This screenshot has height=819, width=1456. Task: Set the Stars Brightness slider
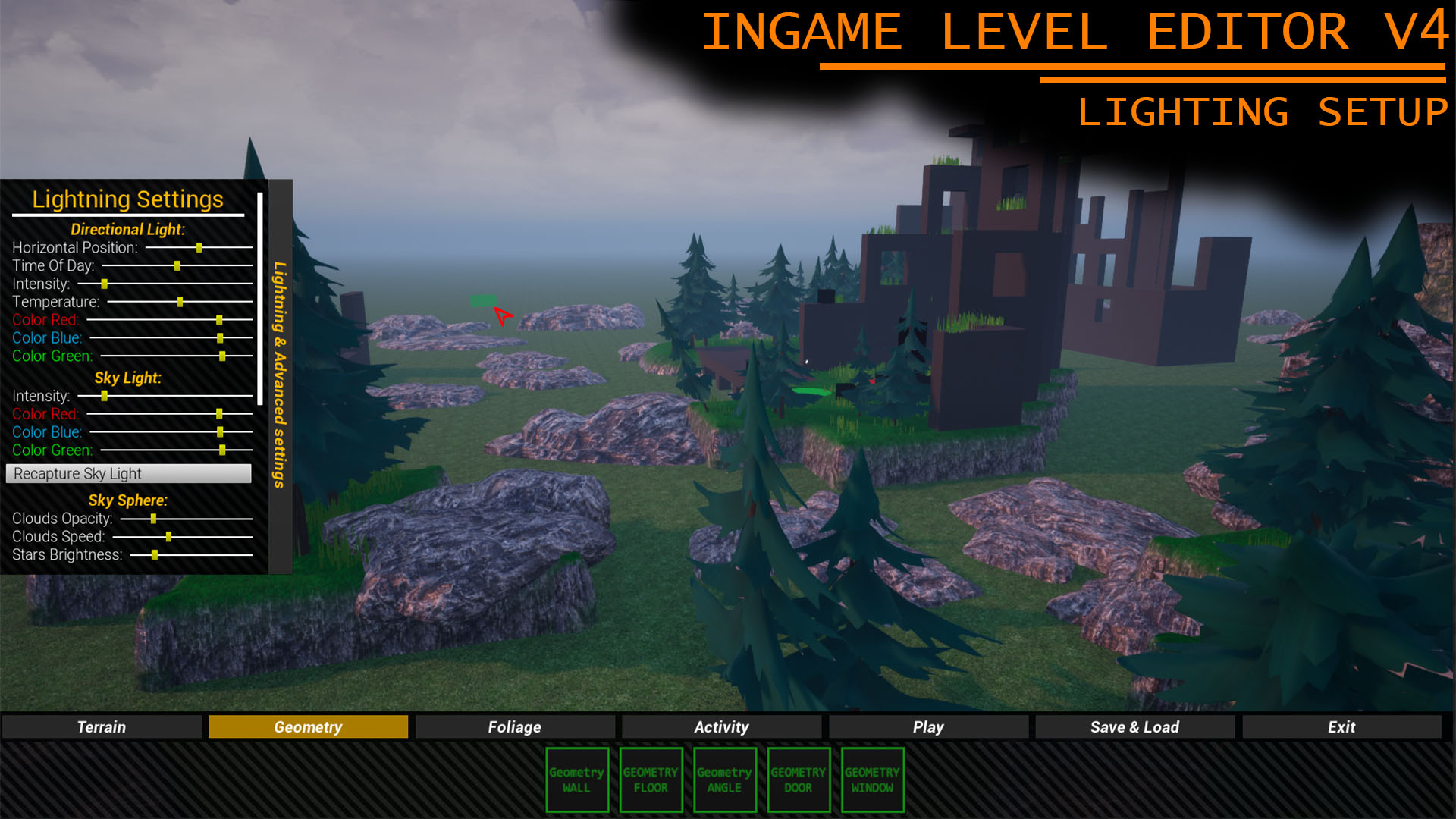pos(155,554)
